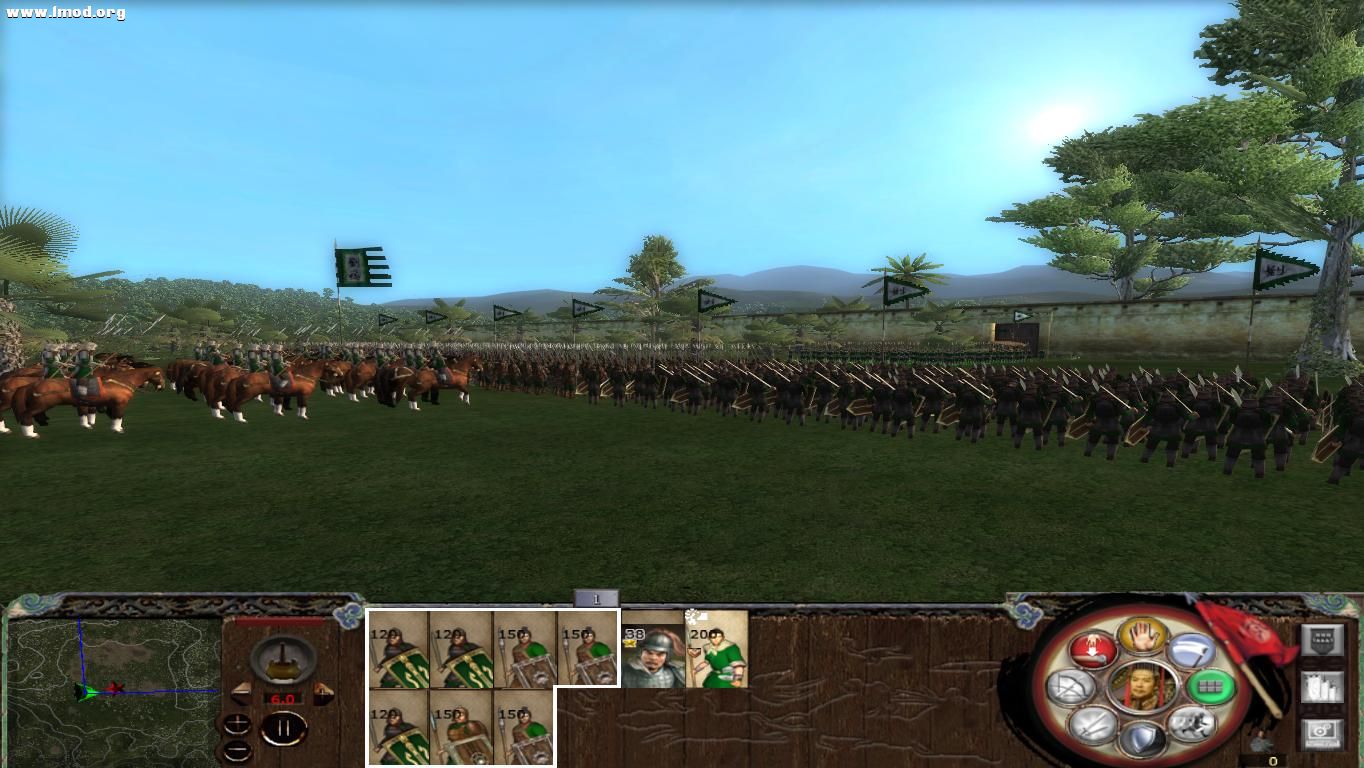
Task: Open the middle silver unit-details button
Action: click(1320, 688)
